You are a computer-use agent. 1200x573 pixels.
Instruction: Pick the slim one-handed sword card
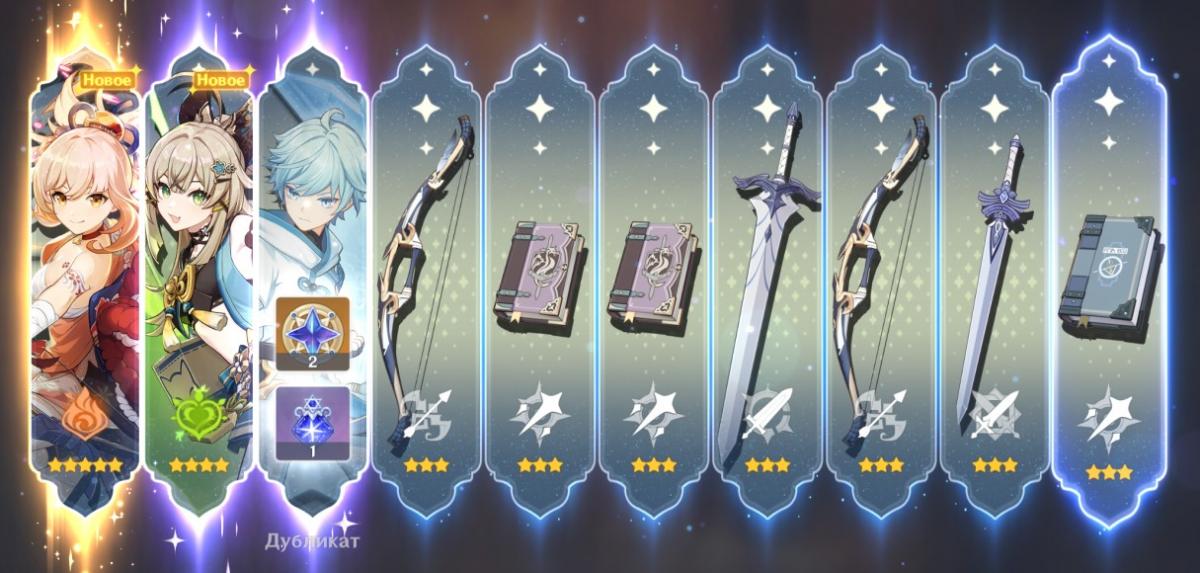[994, 280]
